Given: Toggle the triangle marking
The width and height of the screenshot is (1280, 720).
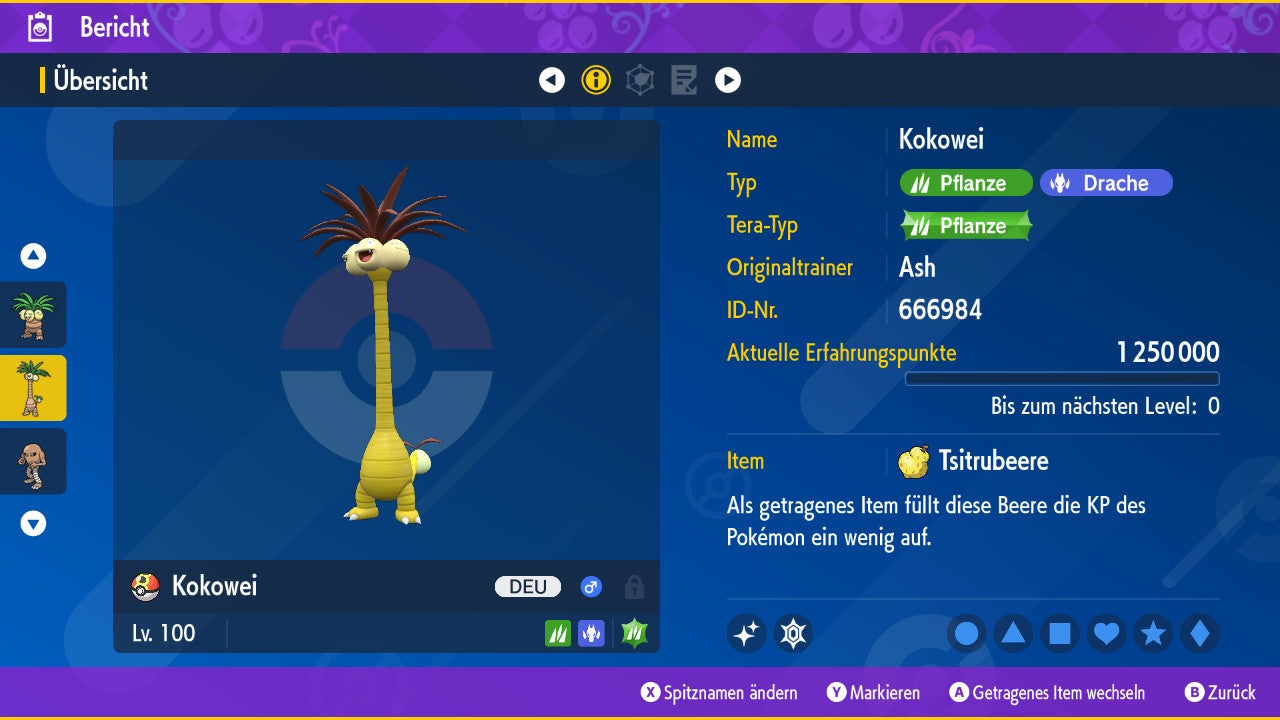Looking at the screenshot, I should pyautogui.click(x=1013, y=633).
